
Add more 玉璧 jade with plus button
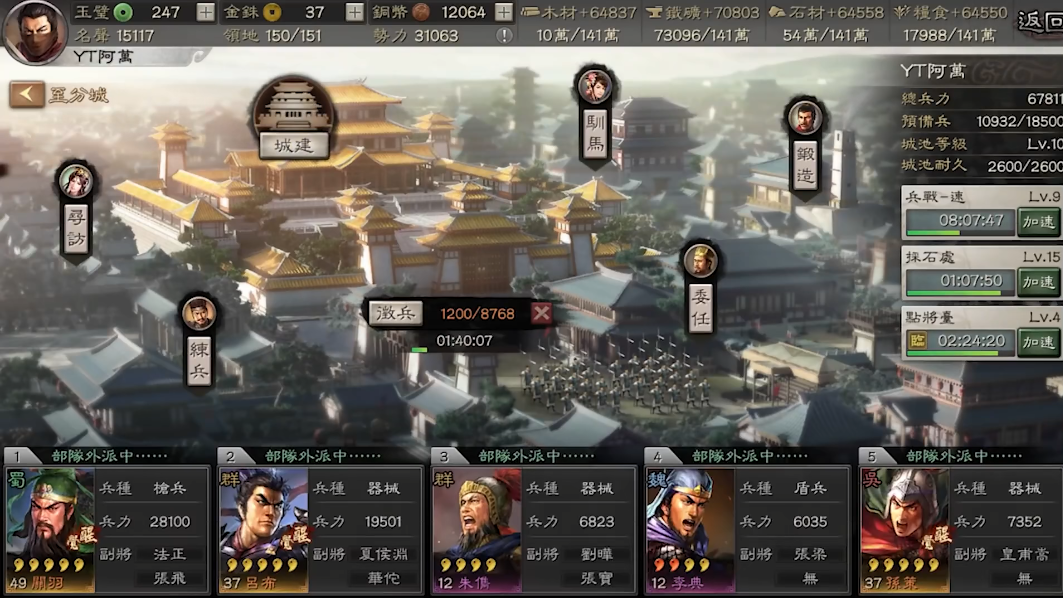(205, 12)
